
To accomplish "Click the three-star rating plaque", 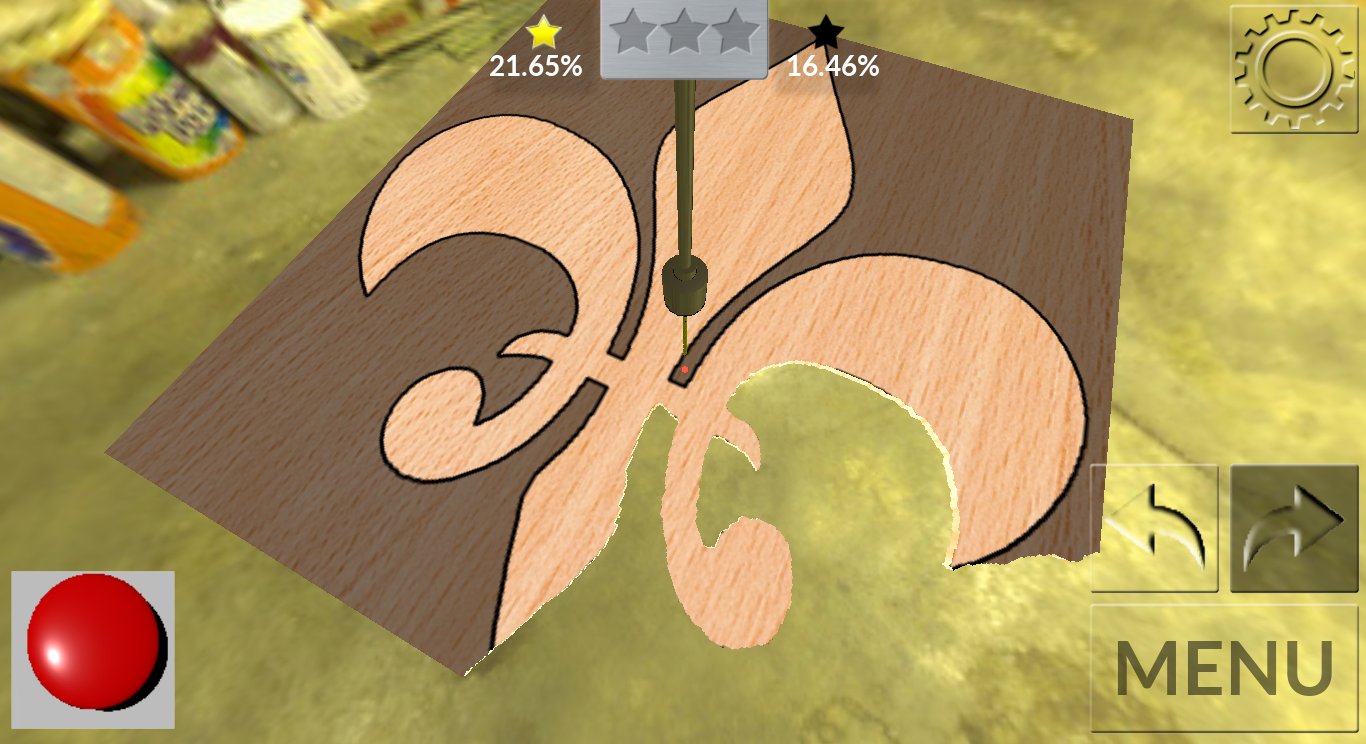I will [683, 40].
